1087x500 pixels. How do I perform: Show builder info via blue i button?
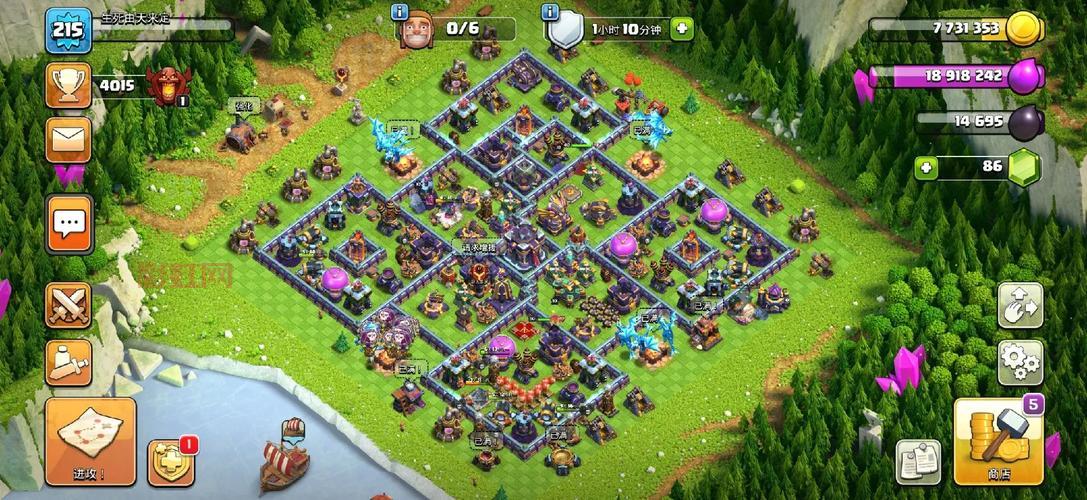tap(400, 12)
